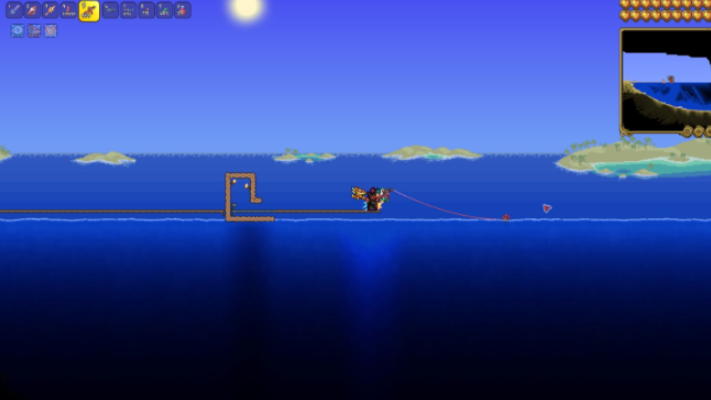Screen dimensions: 711x400
Task: Switch to the item in hotbar slot 8
Action: pyautogui.click(x=146, y=11)
